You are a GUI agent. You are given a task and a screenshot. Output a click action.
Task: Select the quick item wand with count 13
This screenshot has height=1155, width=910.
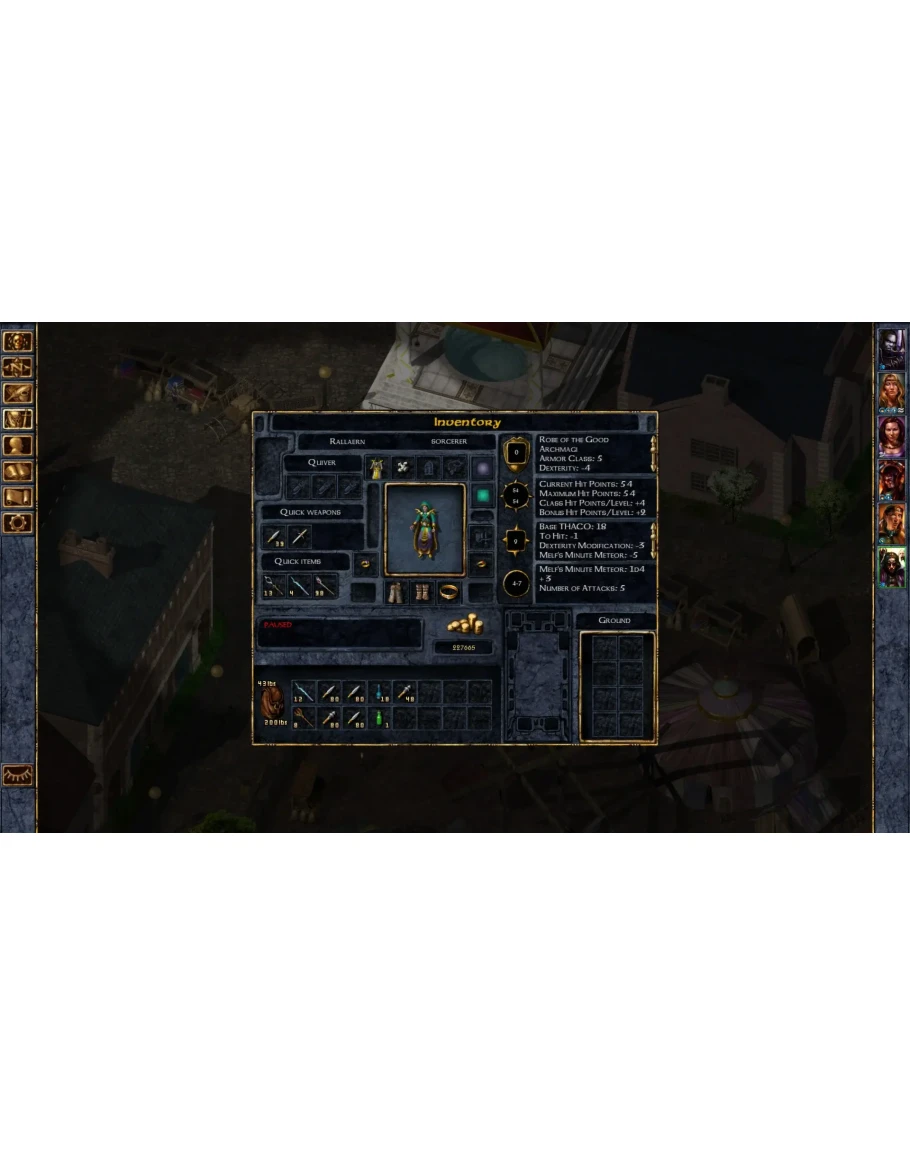point(274,586)
